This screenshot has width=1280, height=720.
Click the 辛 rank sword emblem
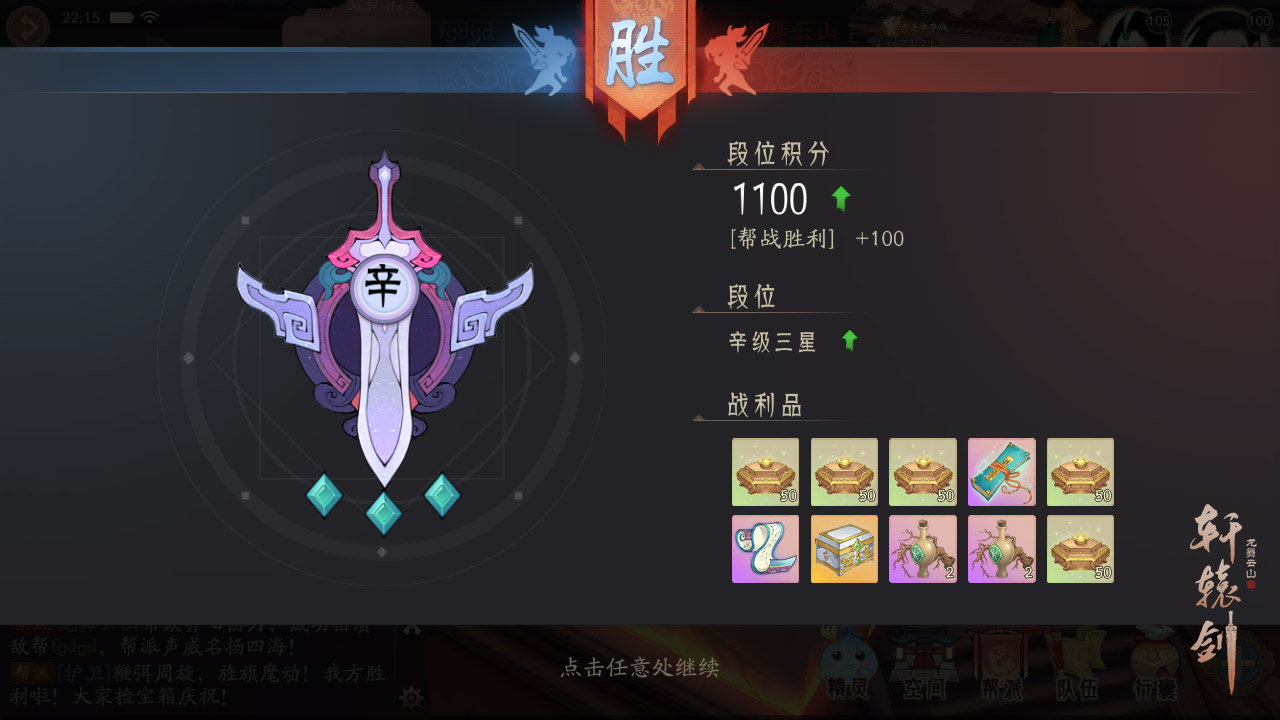pyautogui.click(x=383, y=290)
